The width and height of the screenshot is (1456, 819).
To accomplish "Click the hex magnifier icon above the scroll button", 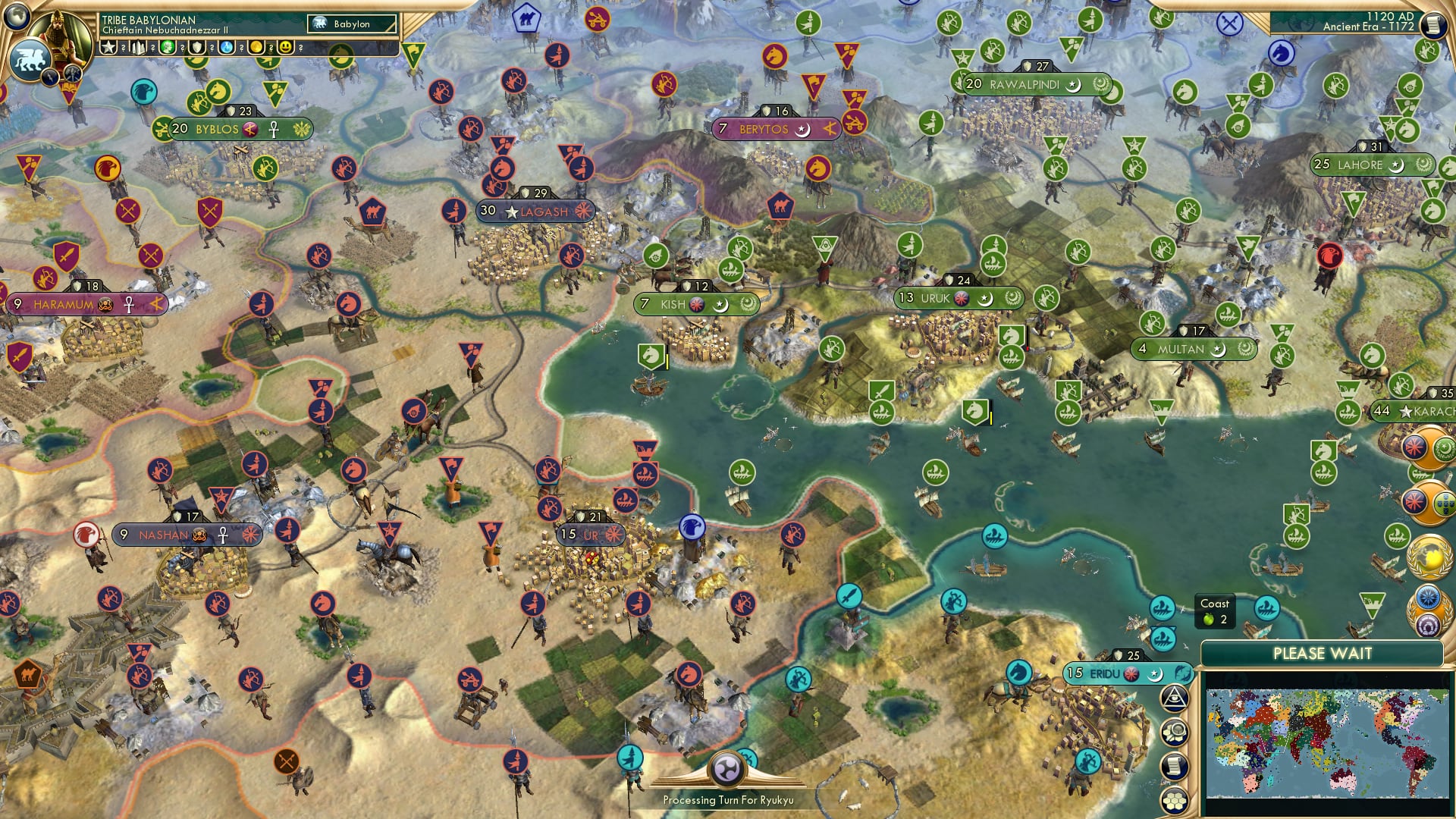I will [x=1175, y=732].
